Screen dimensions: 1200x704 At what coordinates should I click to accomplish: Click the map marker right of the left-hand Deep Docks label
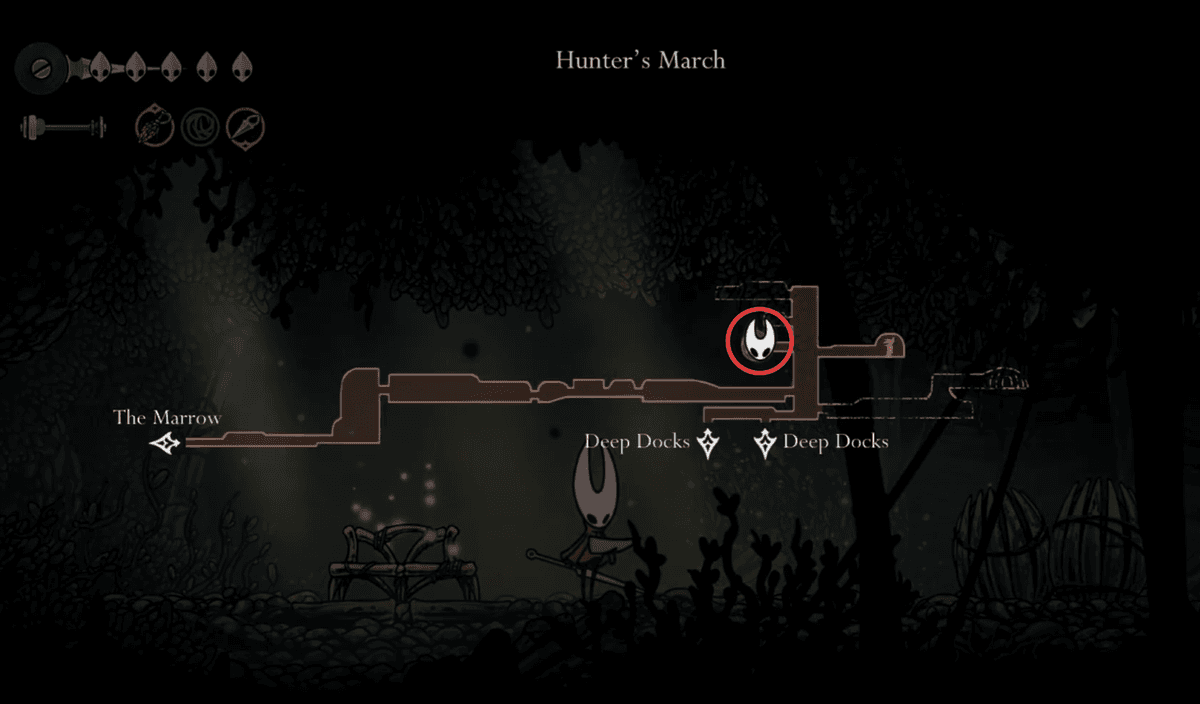point(708,442)
